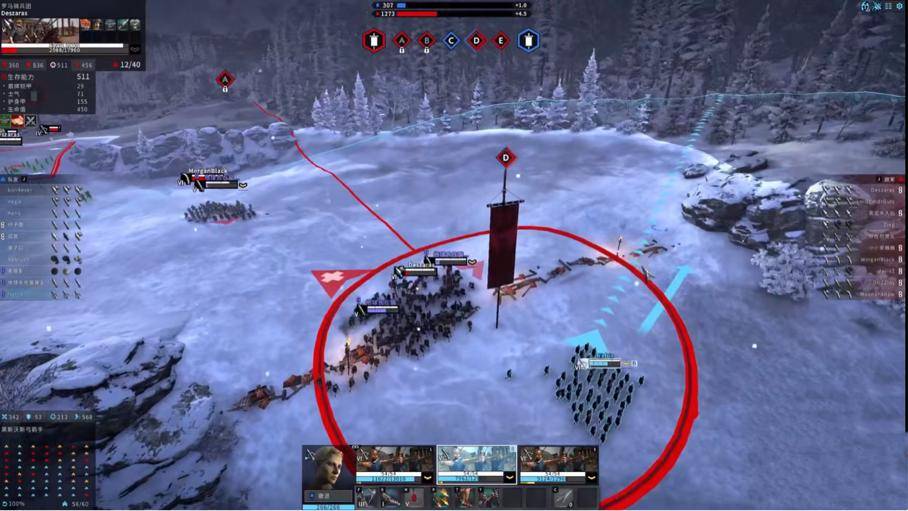The width and height of the screenshot is (908, 511).
Task: Select the first archer unit card
Action: point(394,461)
